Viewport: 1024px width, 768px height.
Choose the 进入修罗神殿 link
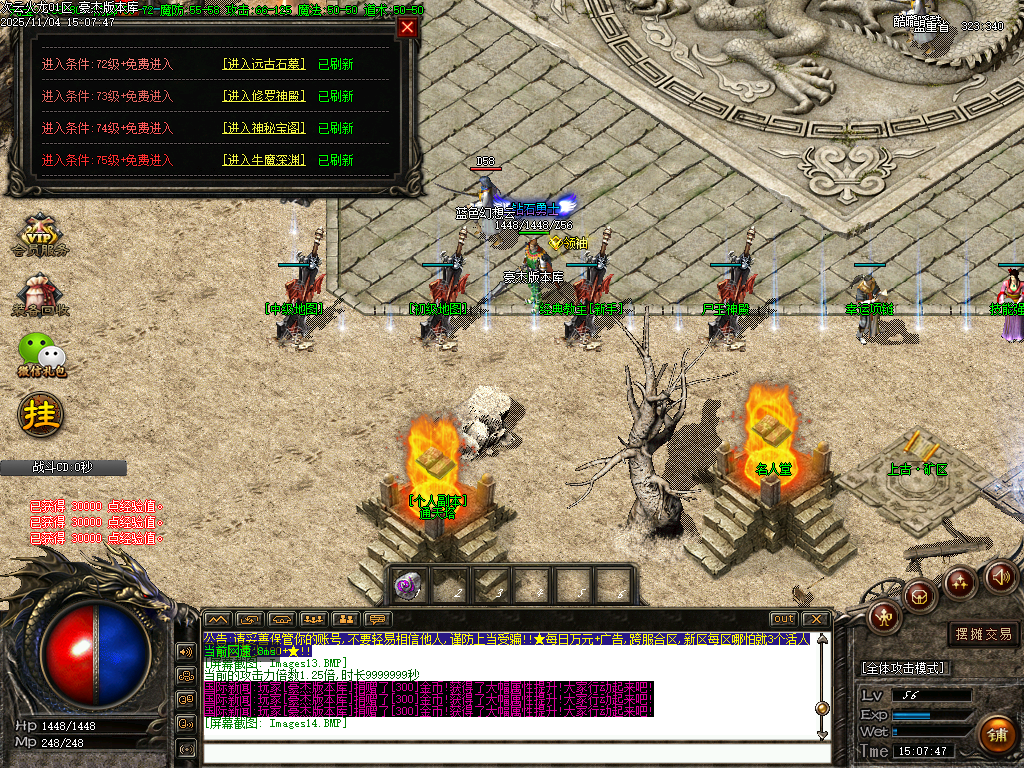coord(264,96)
